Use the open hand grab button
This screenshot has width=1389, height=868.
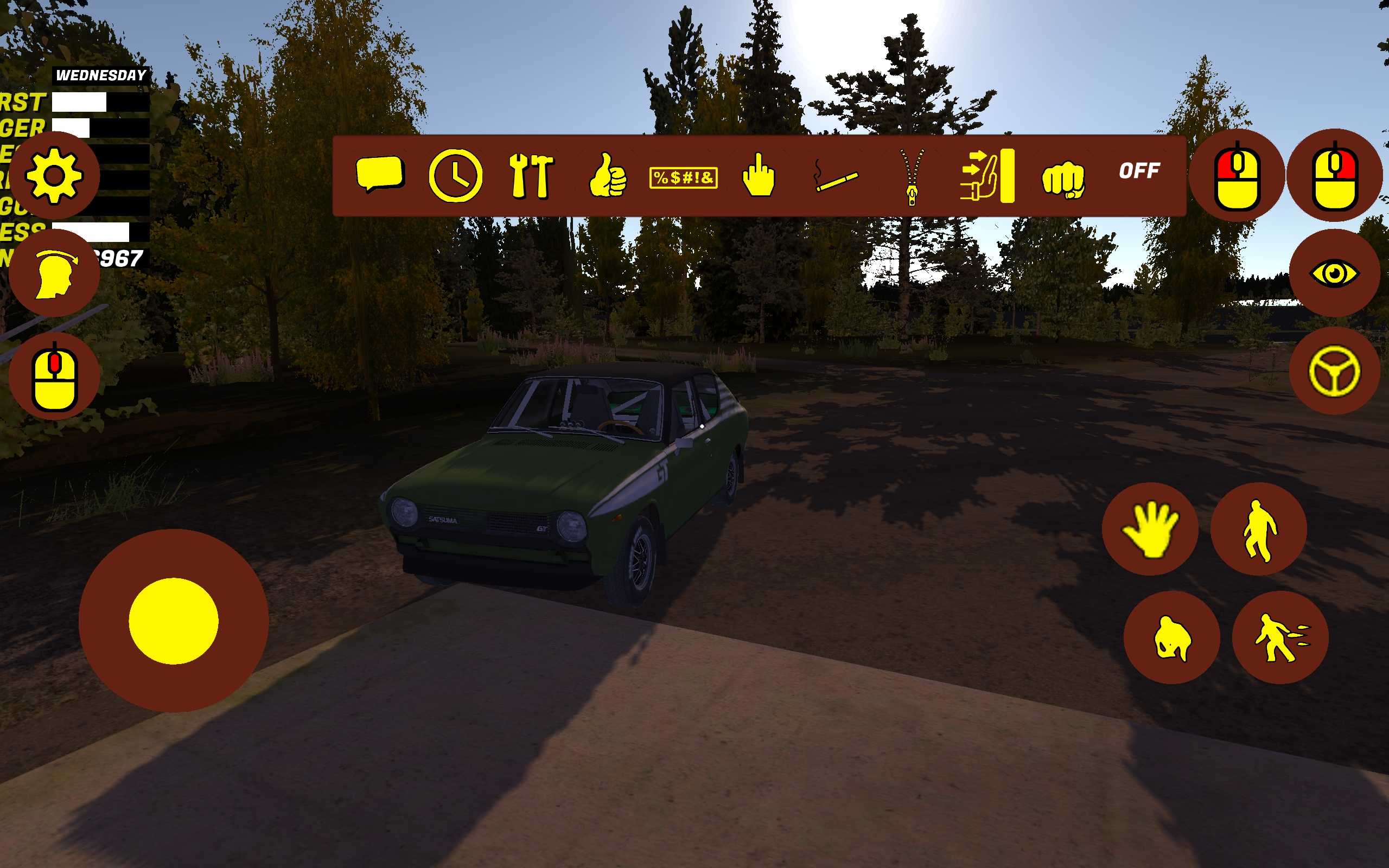(x=1150, y=529)
